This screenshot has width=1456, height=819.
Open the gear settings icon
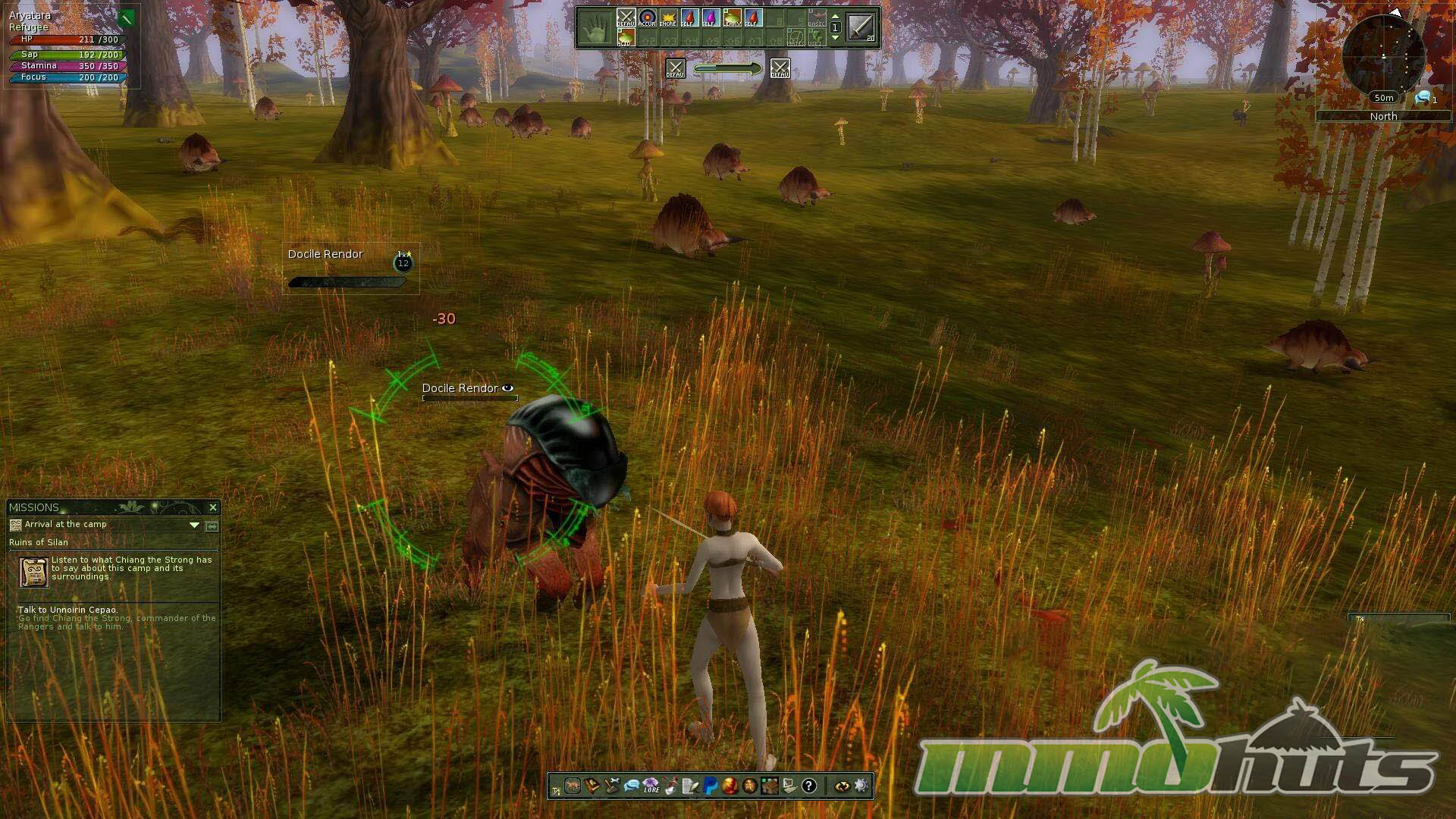[861, 786]
